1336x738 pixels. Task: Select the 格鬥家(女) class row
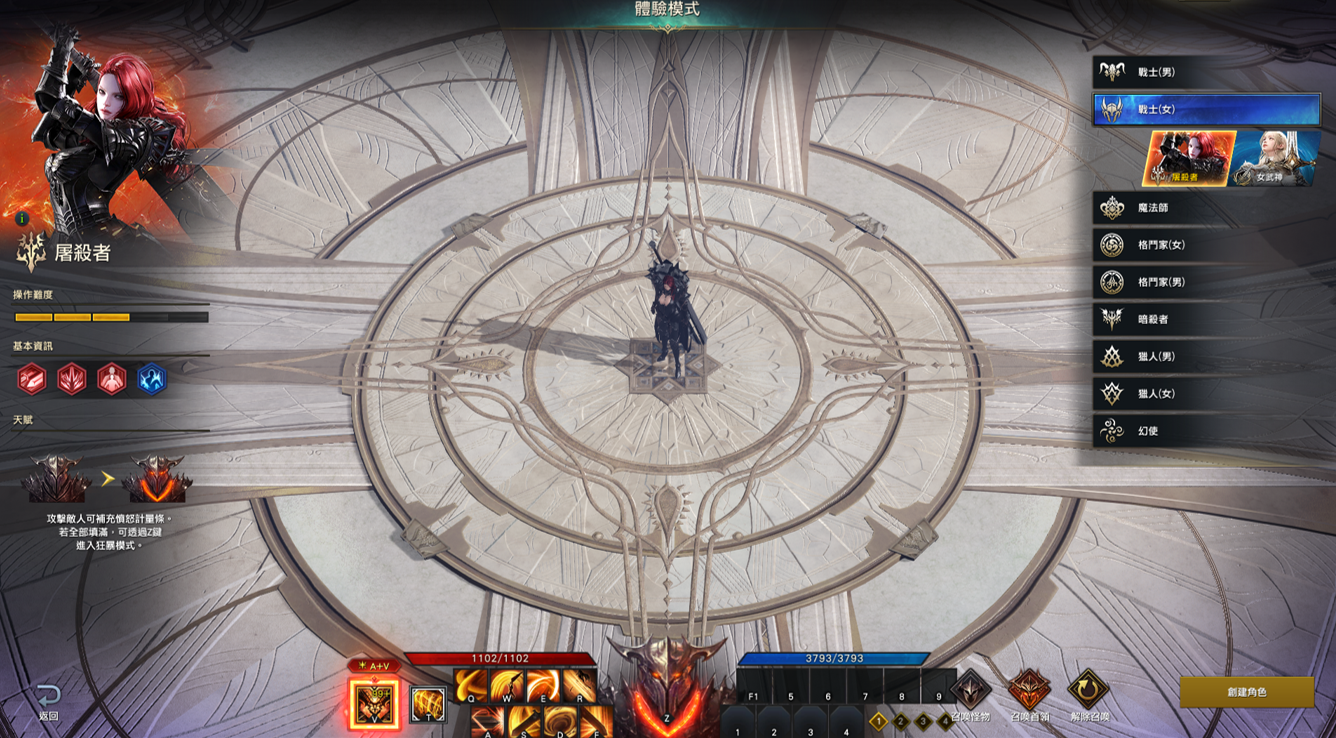(x=1205, y=245)
